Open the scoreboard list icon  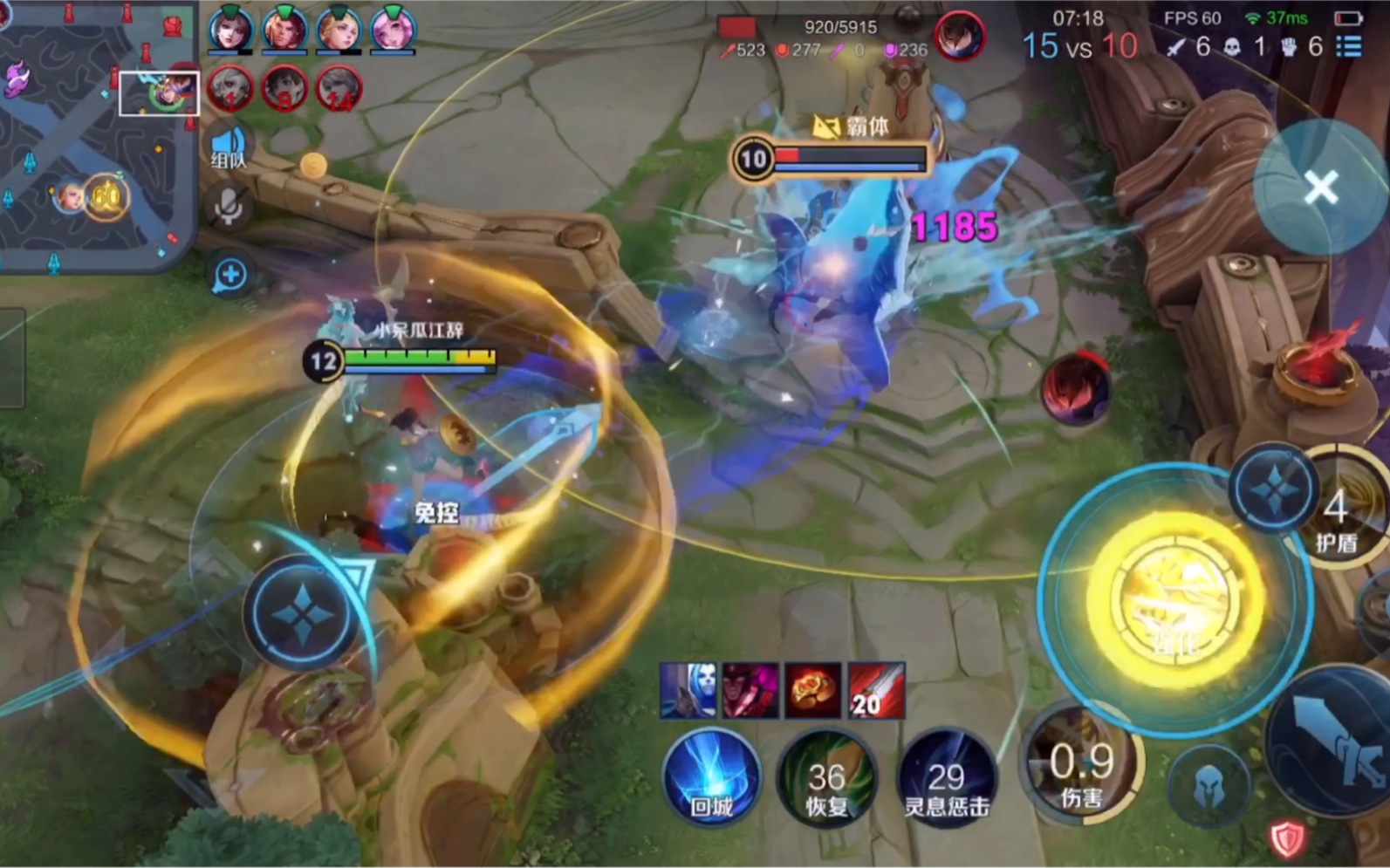pos(1349,45)
